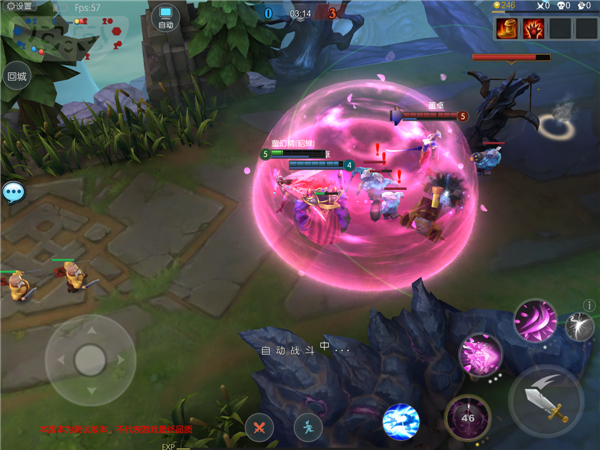Screen dimensions: 600x450
Task: Select the flaming boots item slot
Action: (506, 28)
